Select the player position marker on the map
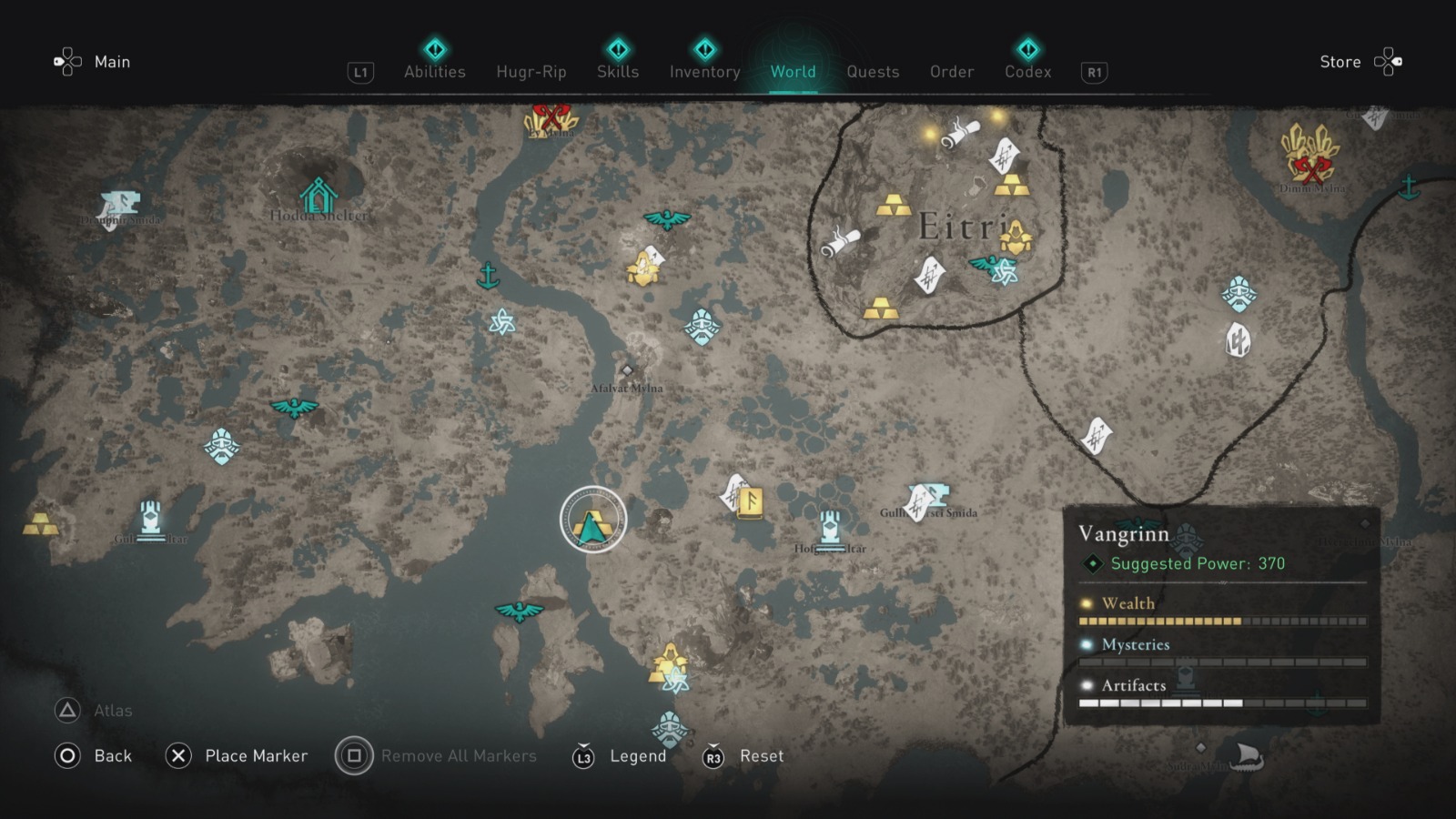This screenshot has height=819, width=1456. (593, 519)
